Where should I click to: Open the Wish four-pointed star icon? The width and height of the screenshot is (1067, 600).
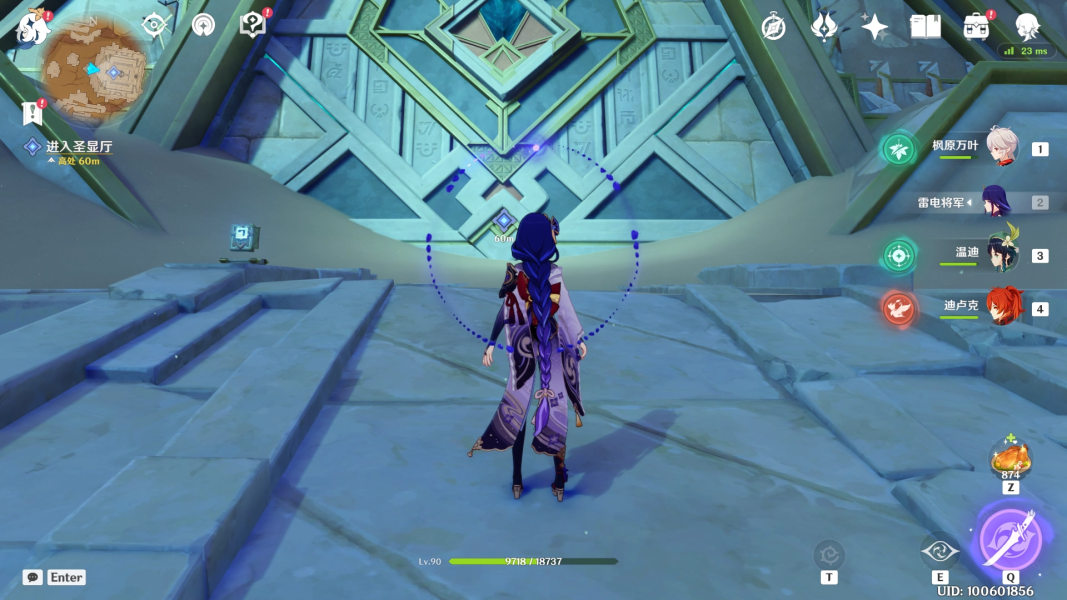(875, 27)
